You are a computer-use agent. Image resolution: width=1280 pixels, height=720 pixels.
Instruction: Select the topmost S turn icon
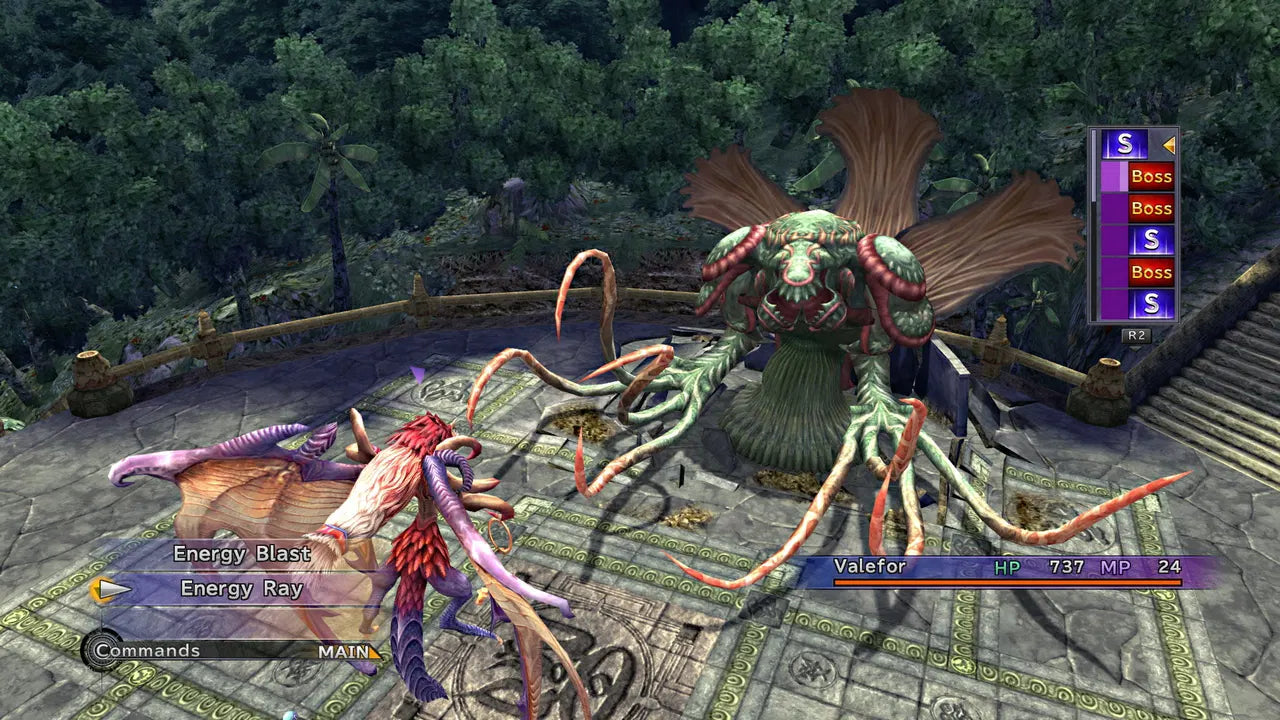tap(1125, 146)
